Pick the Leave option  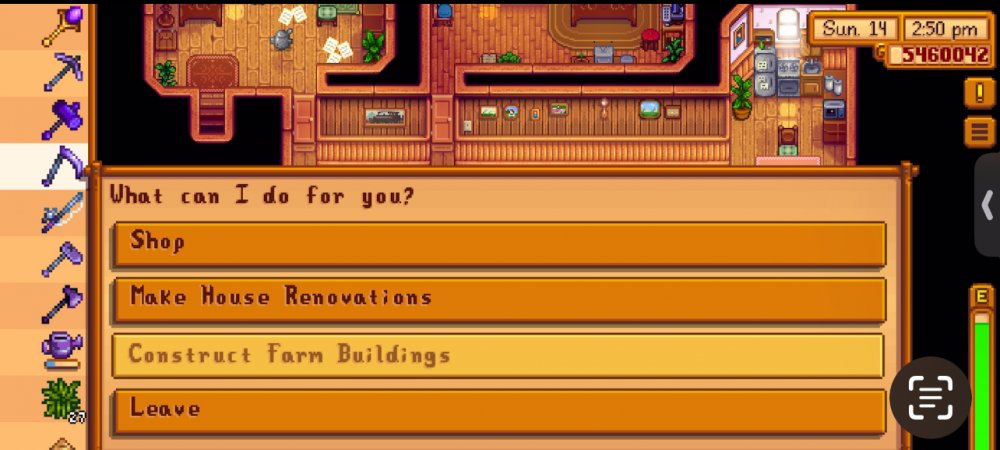click(498, 411)
